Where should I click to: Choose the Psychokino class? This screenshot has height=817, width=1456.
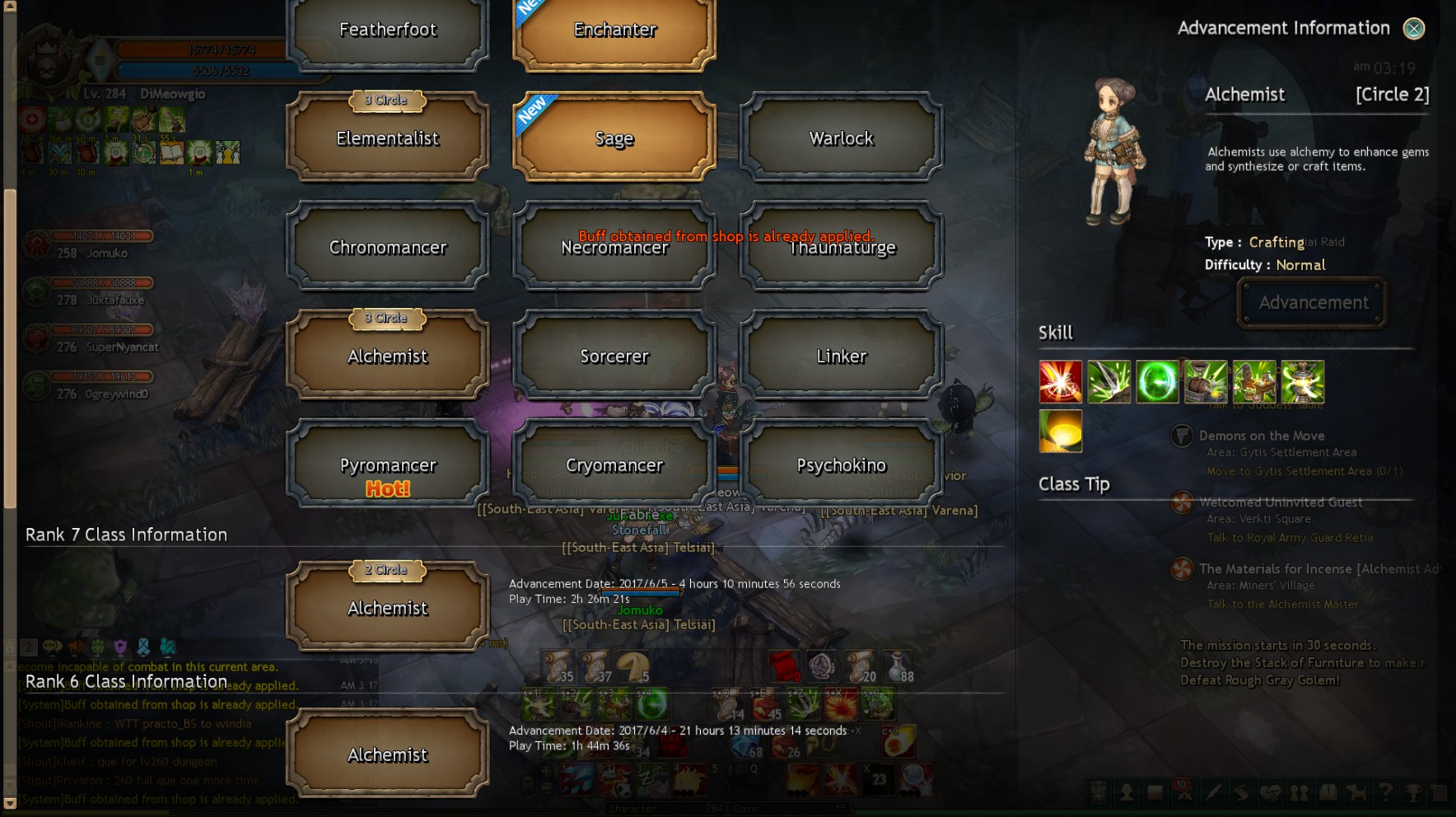click(841, 466)
